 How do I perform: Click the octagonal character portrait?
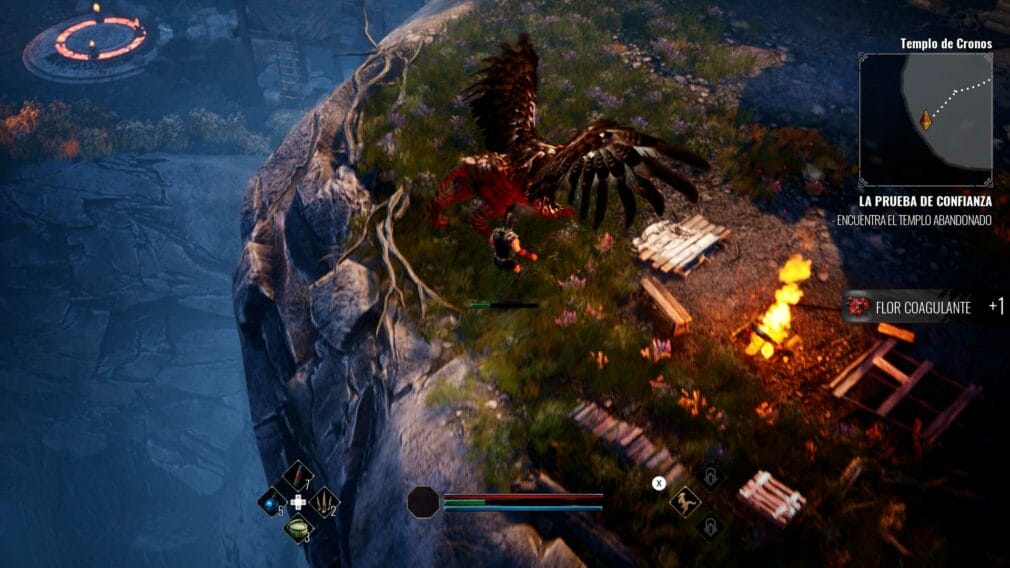(x=423, y=502)
